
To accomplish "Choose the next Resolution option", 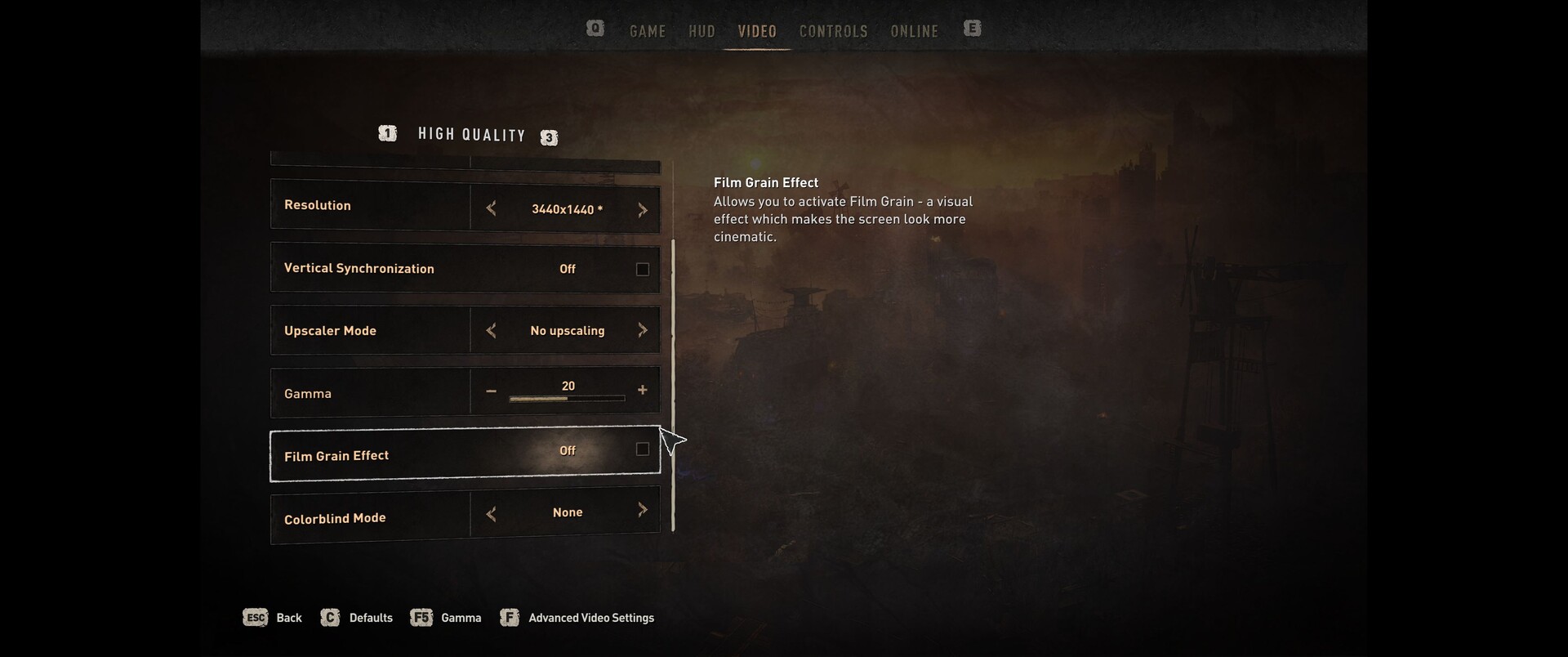I will point(643,210).
